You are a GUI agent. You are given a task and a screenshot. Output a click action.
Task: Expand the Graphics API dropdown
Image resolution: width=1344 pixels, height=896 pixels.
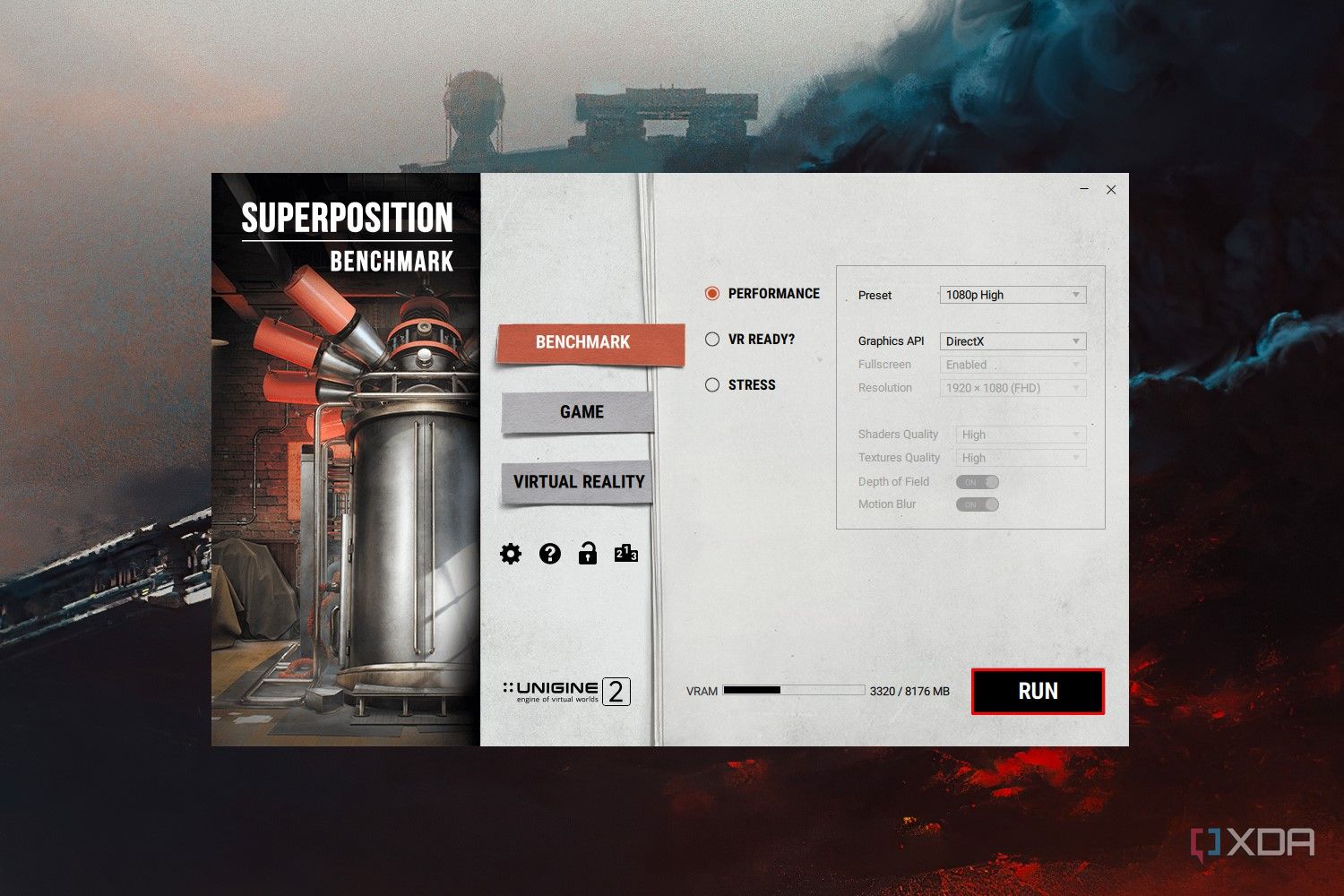pos(1012,341)
